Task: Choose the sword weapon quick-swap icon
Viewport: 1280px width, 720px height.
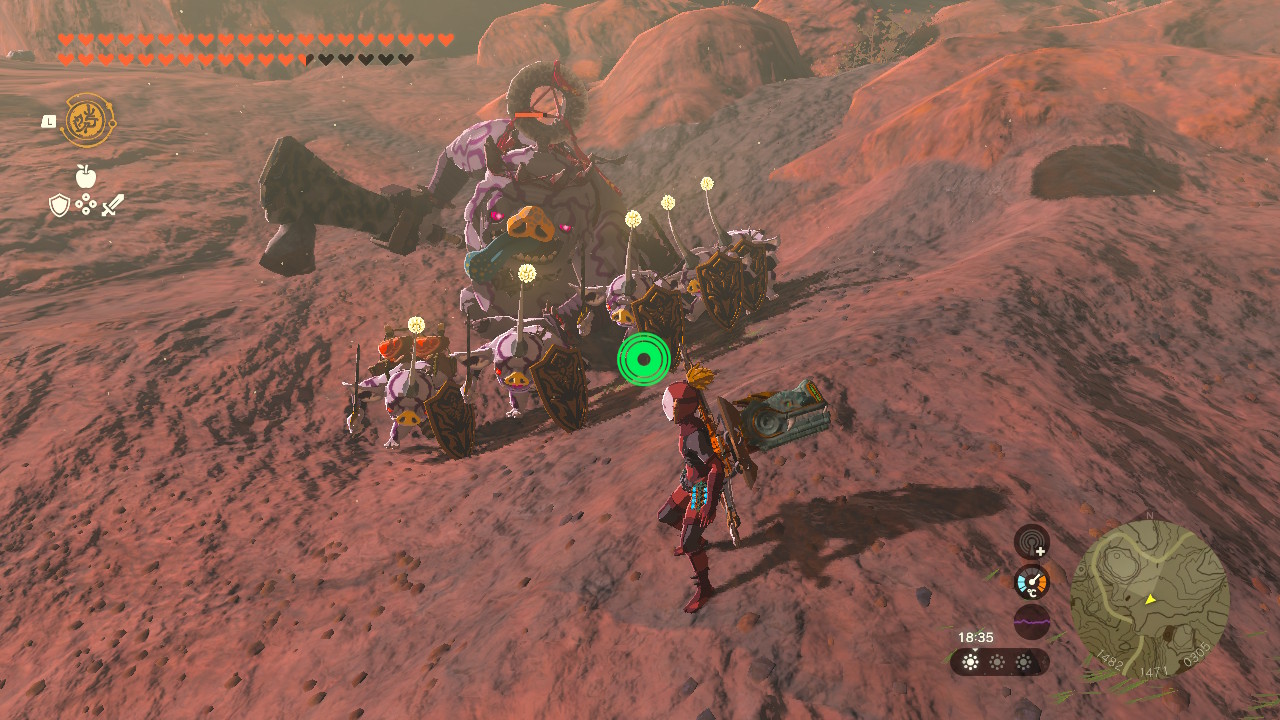Action: pos(113,205)
